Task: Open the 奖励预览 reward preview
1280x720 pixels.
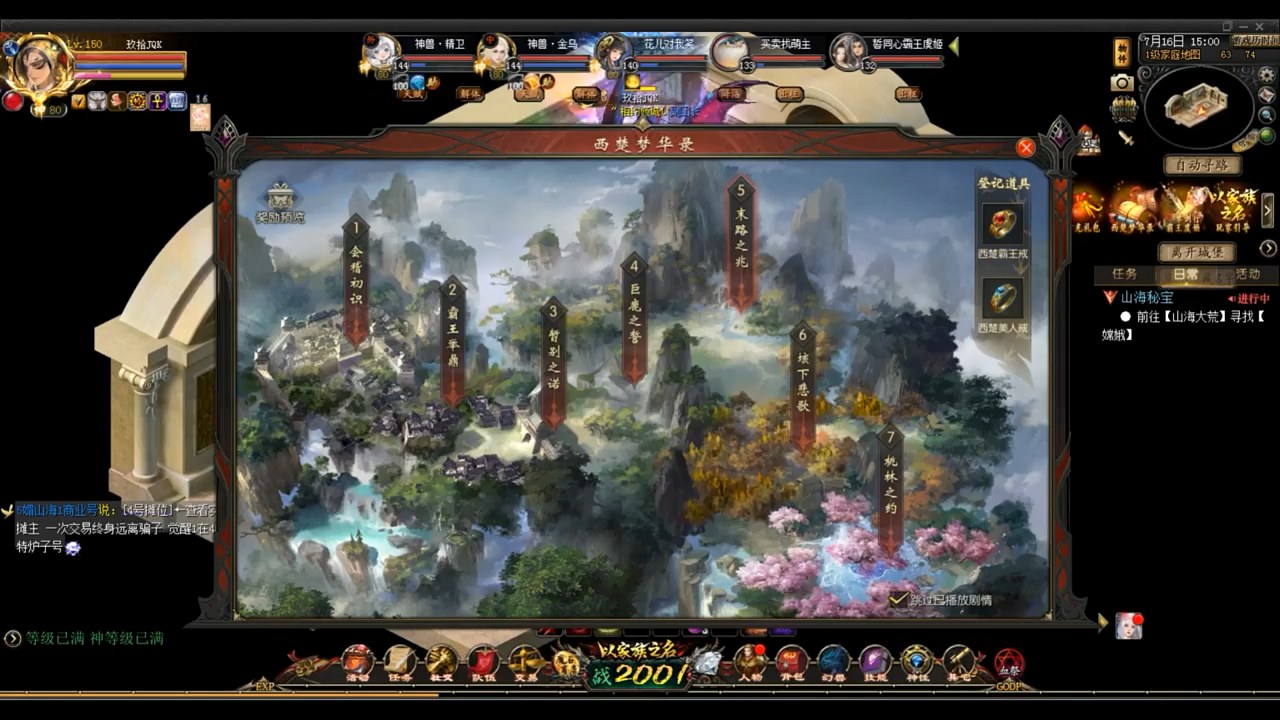Action: point(280,203)
